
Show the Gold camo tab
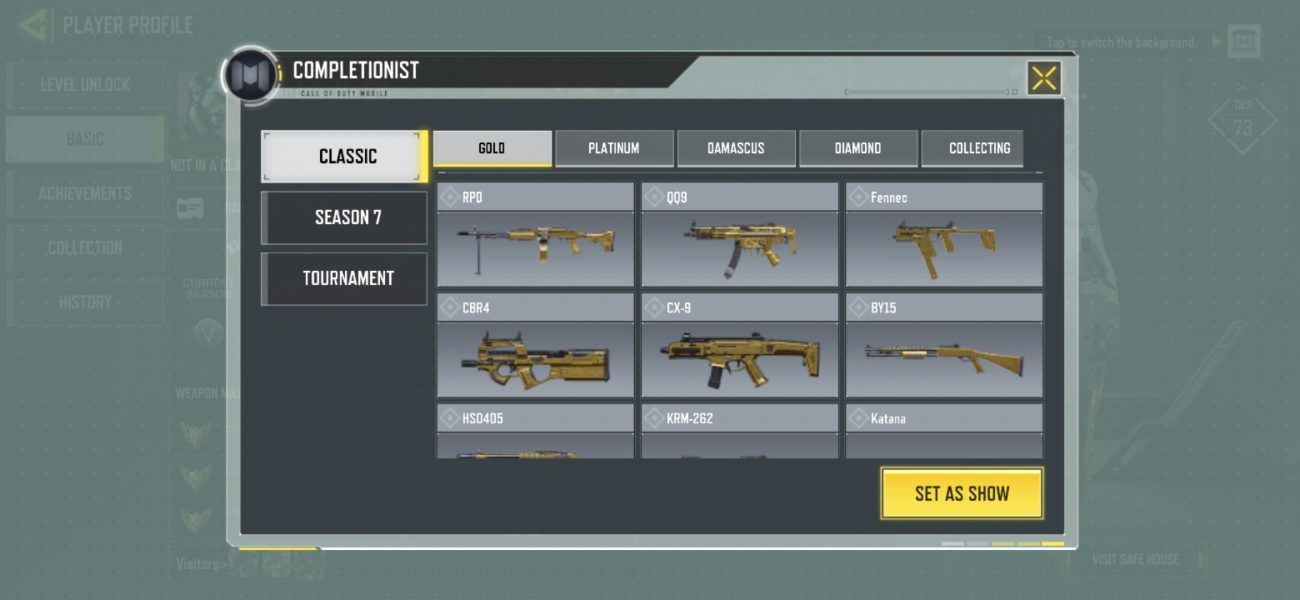coord(492,148)
